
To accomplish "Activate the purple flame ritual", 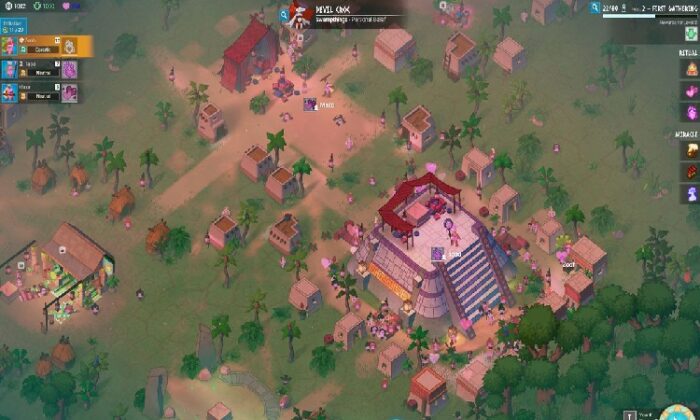I will tap(691, 111).
